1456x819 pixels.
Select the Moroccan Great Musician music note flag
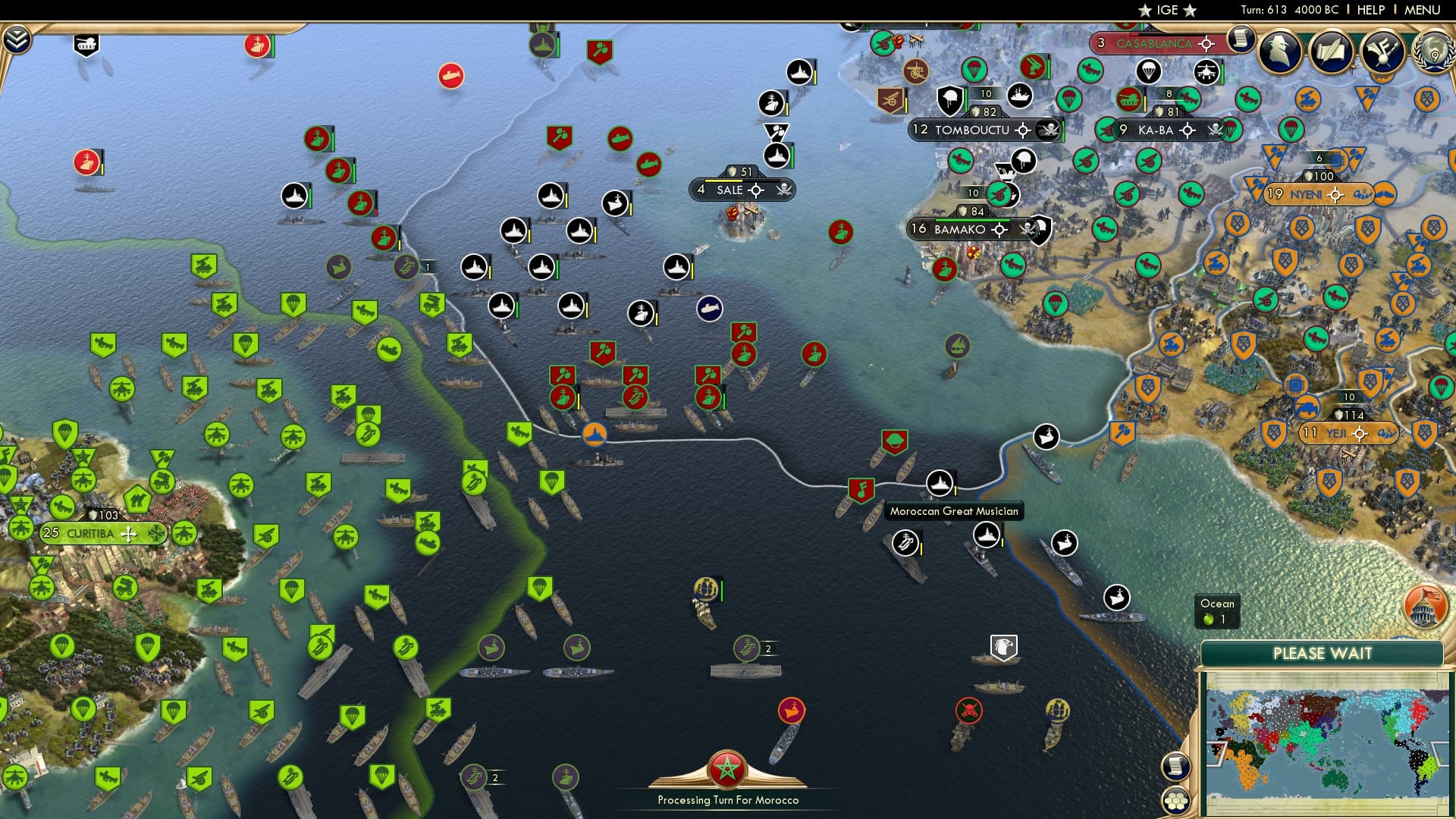pyautogui.click(x=861, y=489)
